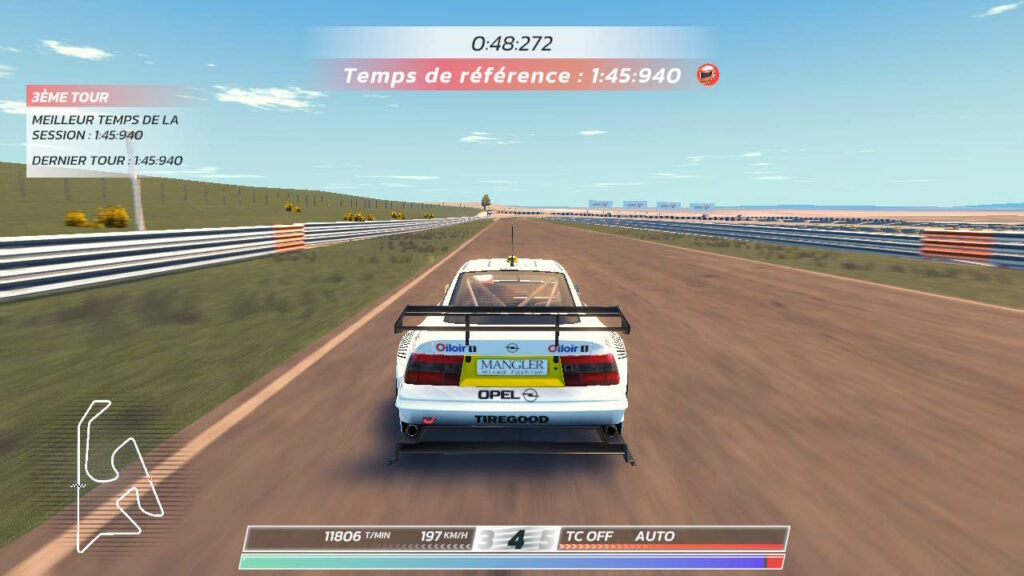Screen dimensions: 1024x576
Task: Switch the AUTO gearbox mode indicator
Action: pos(655,536)
